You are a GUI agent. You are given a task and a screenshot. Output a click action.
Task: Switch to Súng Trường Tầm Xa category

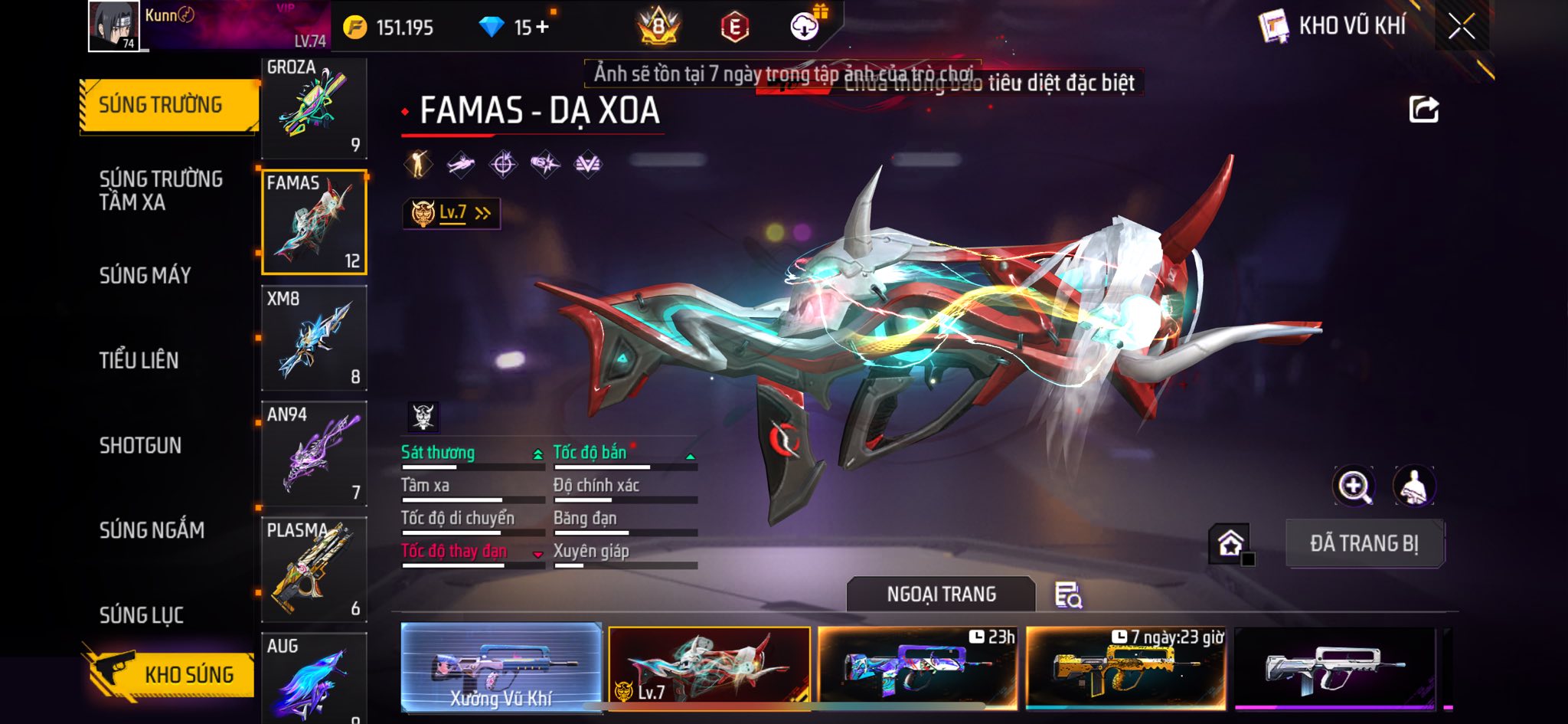coord(161,190)
